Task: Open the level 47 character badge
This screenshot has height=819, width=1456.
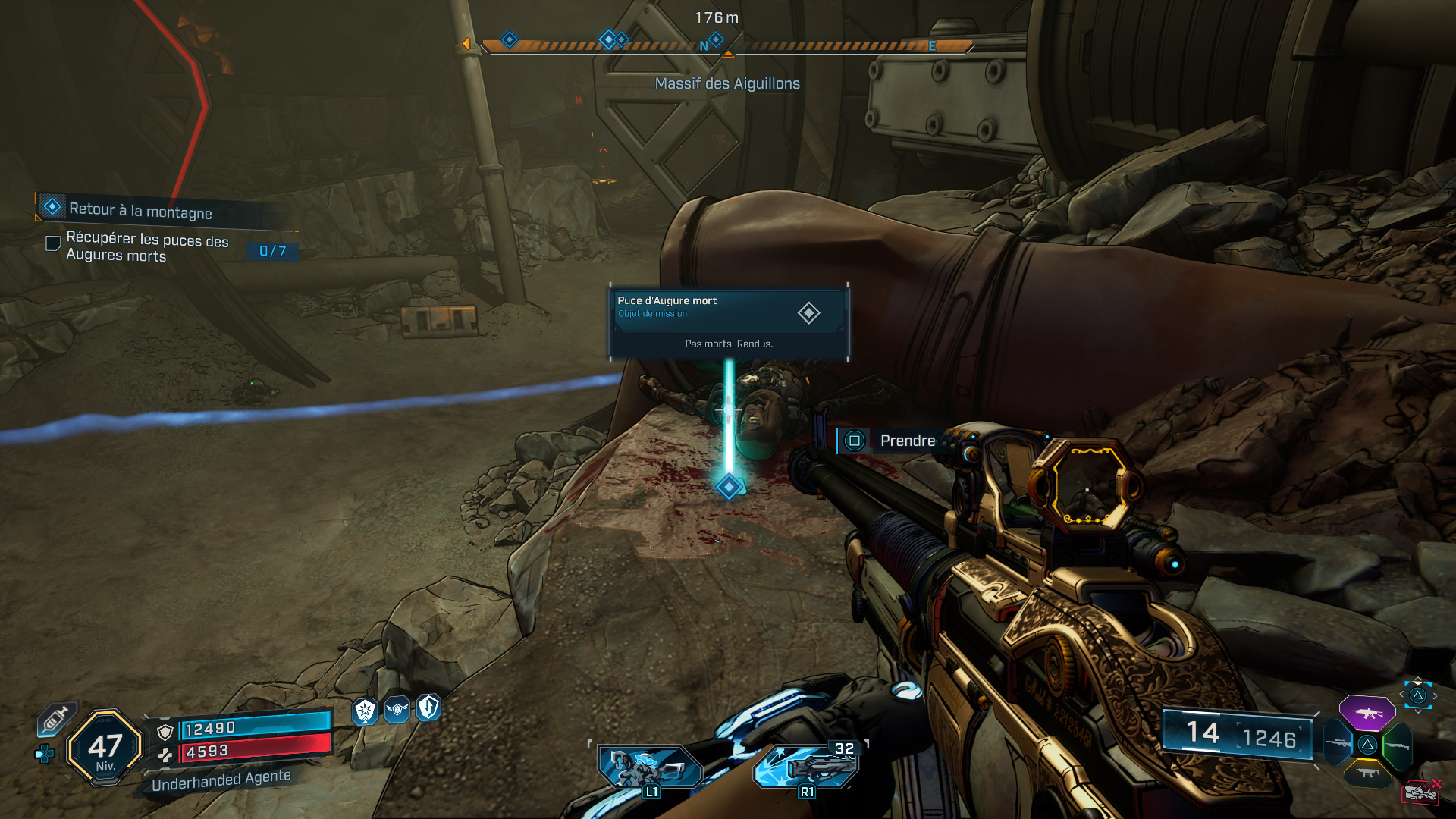Action: (105, 748)
